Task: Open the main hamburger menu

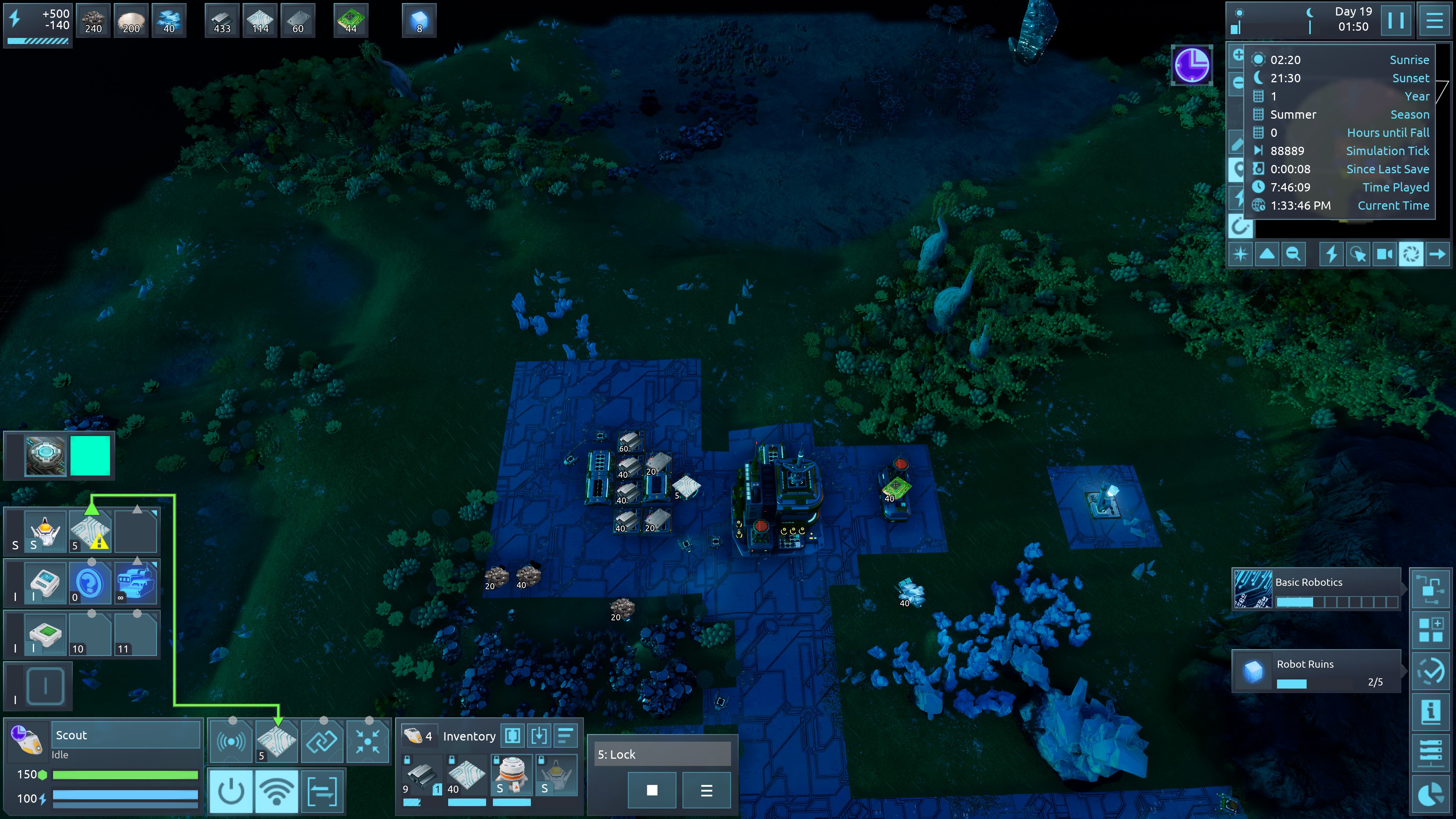Action: 1434,21
